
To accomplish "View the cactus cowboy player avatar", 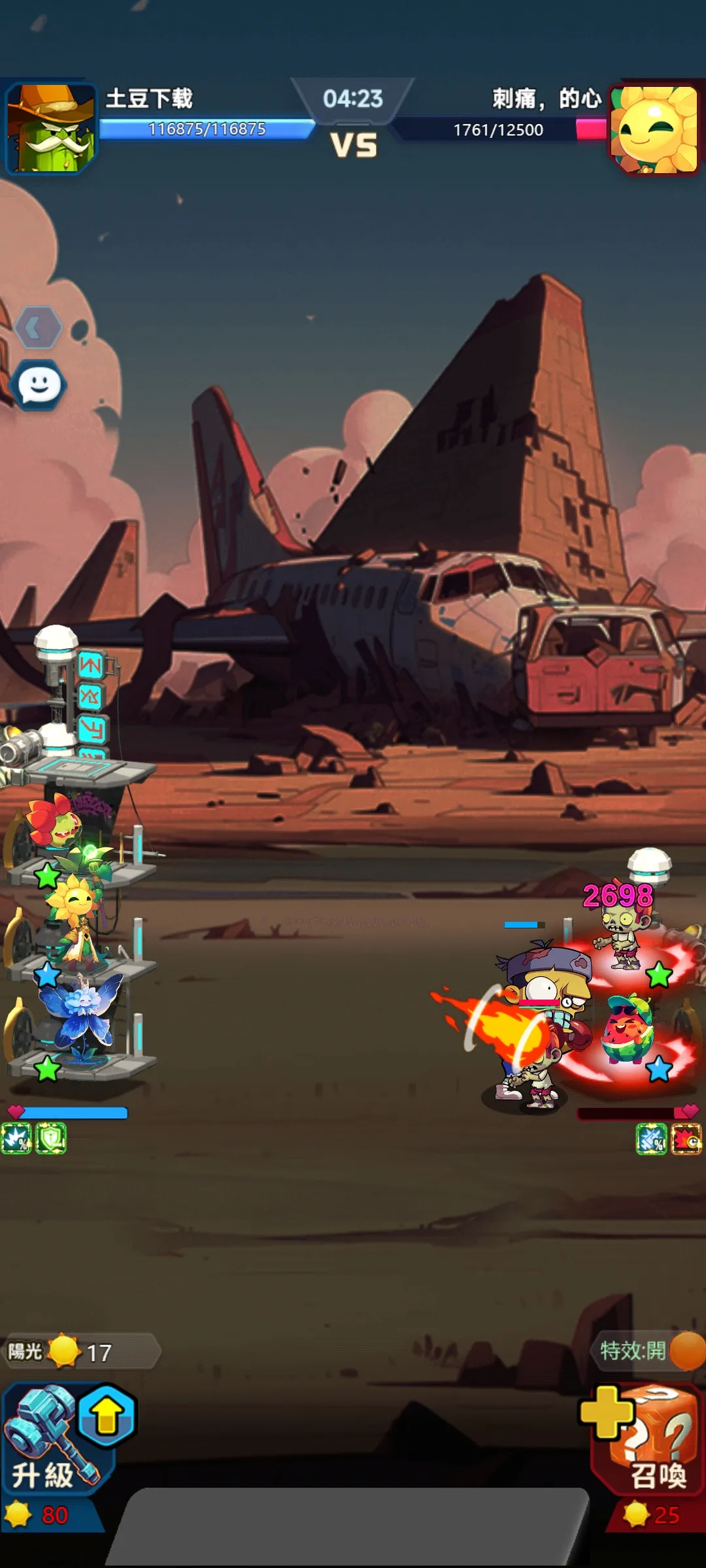I will coord(51,128).
